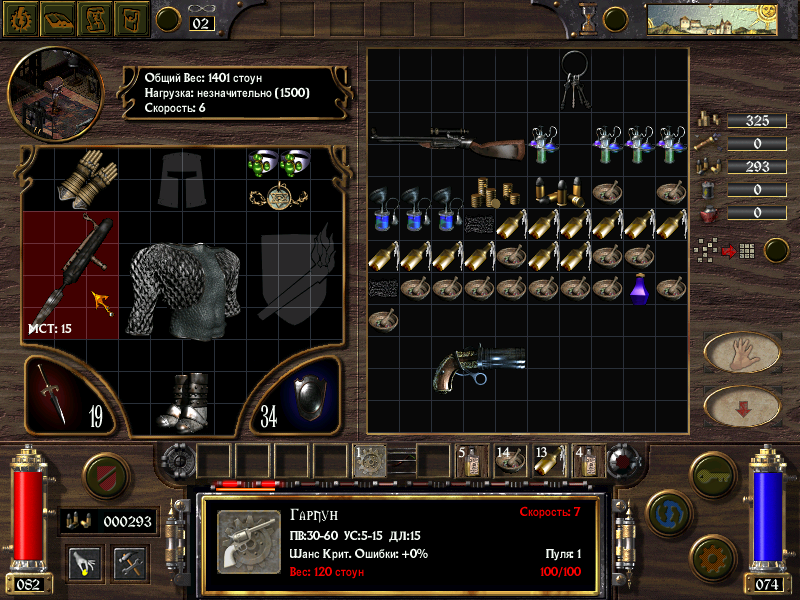Select the equipped harpoon gun weapon slot

point(71,266)
